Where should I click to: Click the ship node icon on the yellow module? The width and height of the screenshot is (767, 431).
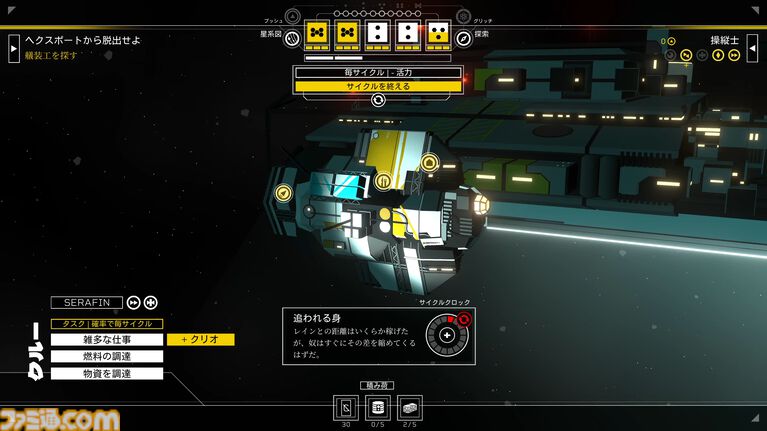384,181
